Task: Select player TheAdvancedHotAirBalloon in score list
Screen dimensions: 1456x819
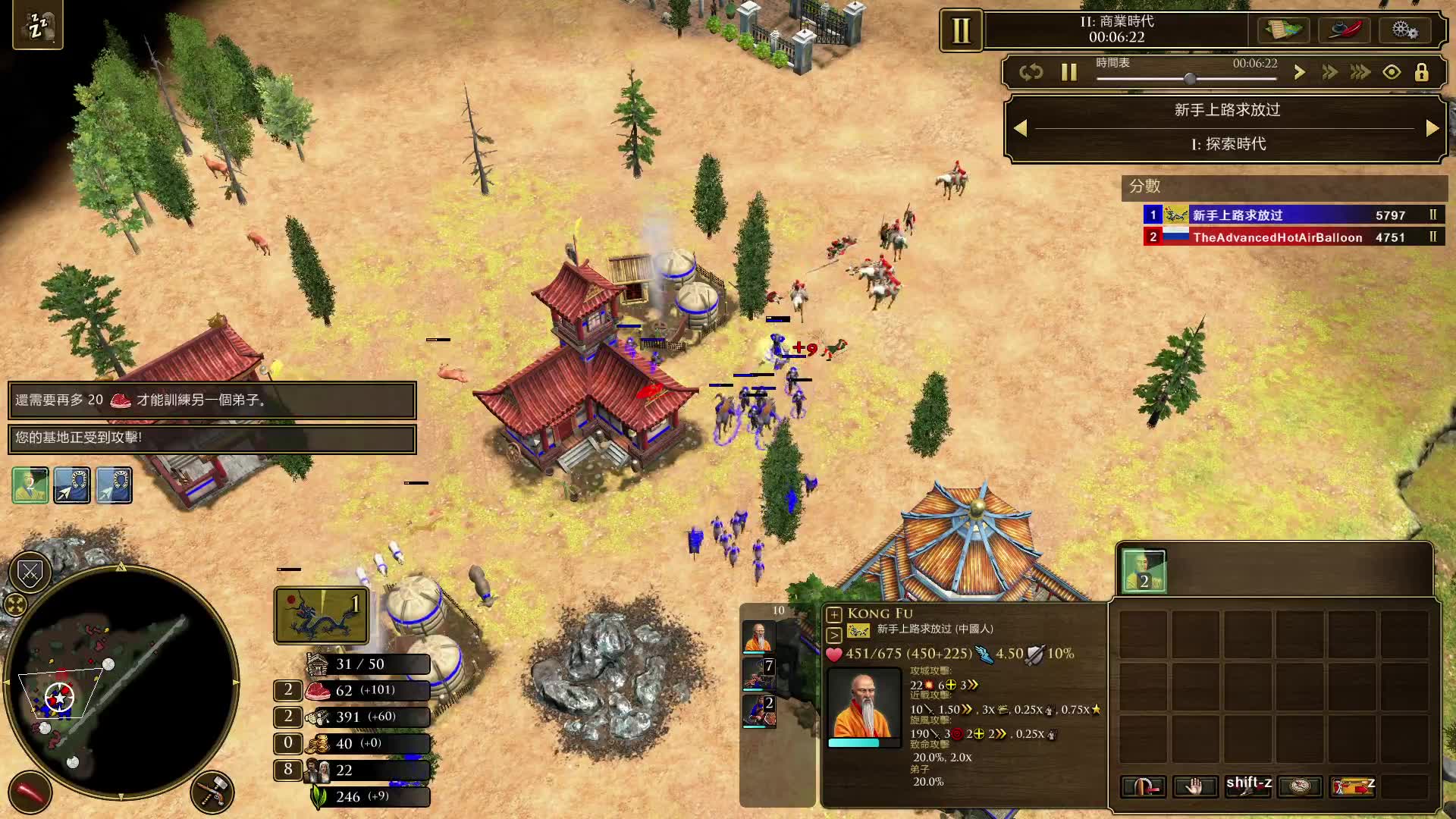Action: tap(1277, 237)
